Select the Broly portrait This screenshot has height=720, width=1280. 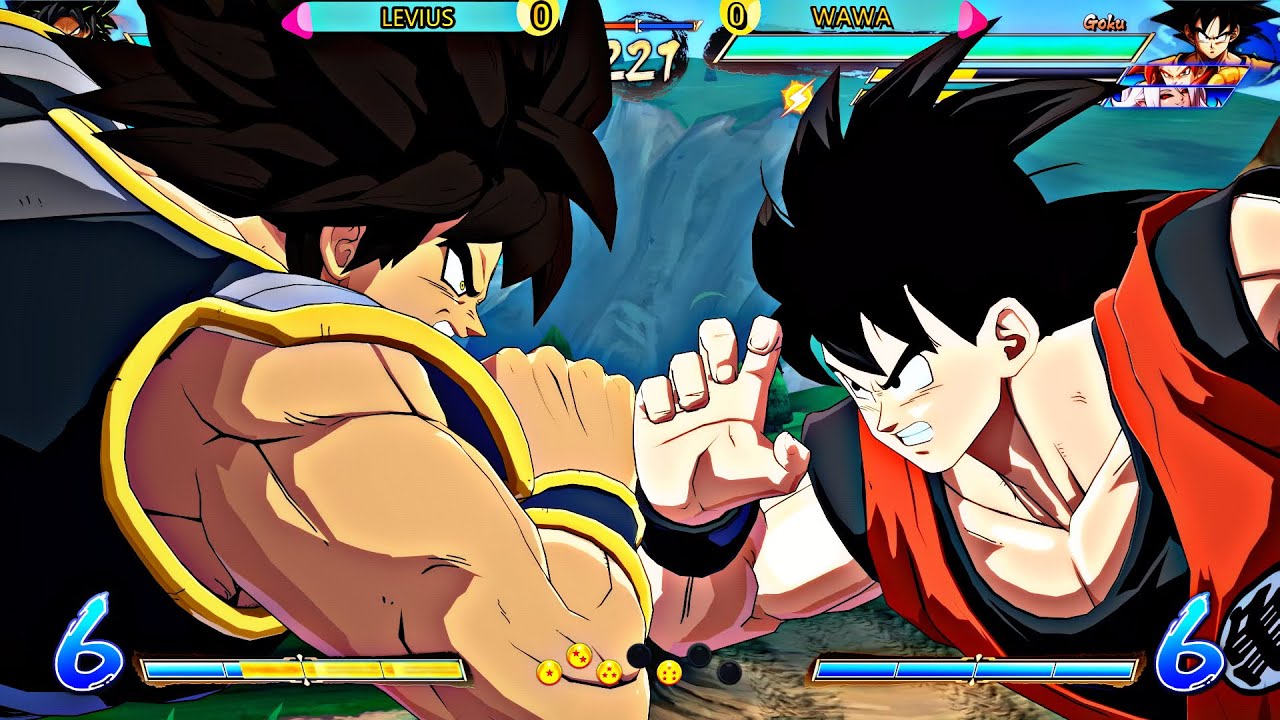point(73,18)
